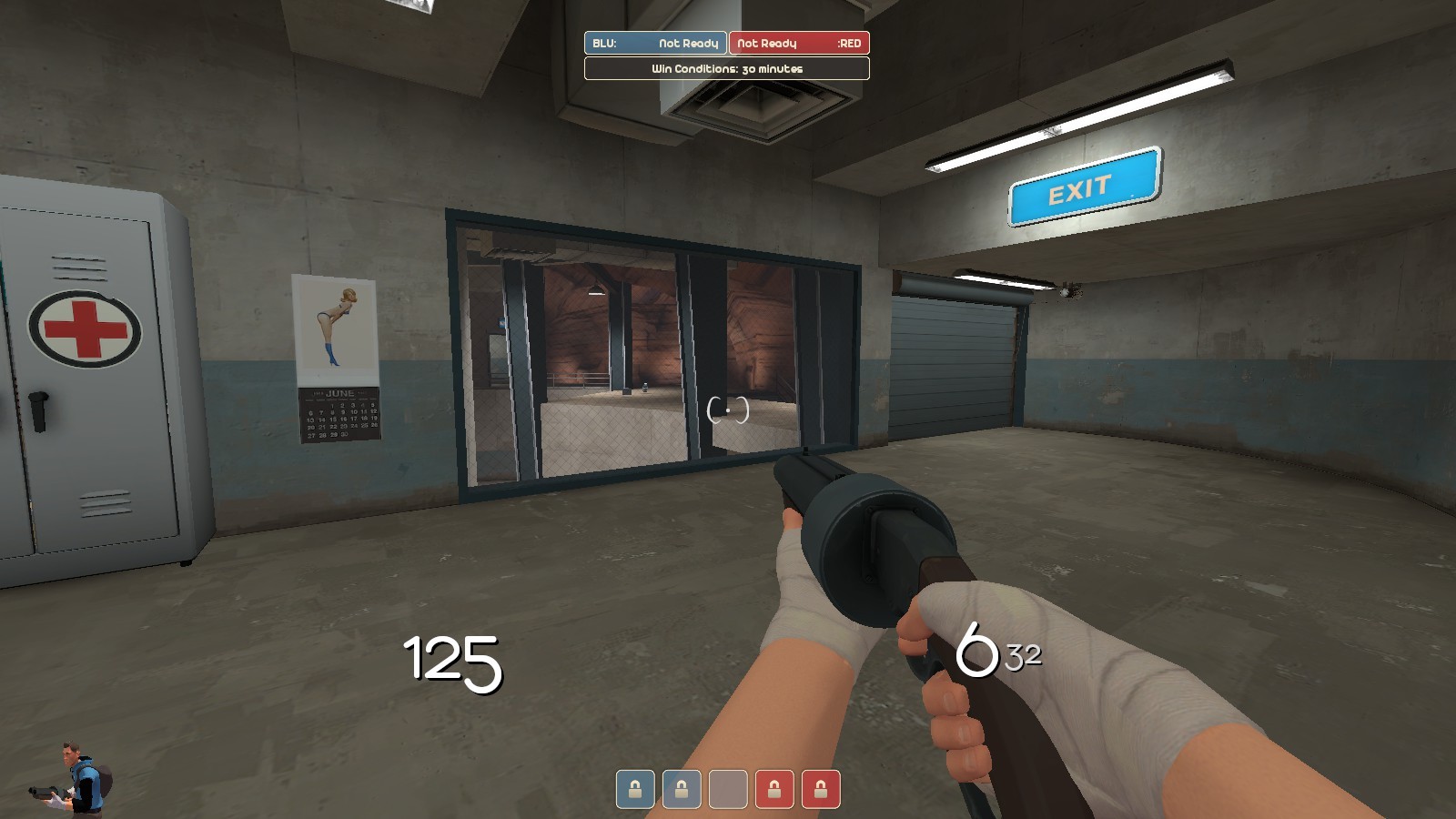Screen dimensions: 1456x819
Task: Click the loaded ammo count 6
Action: [976, 652]
